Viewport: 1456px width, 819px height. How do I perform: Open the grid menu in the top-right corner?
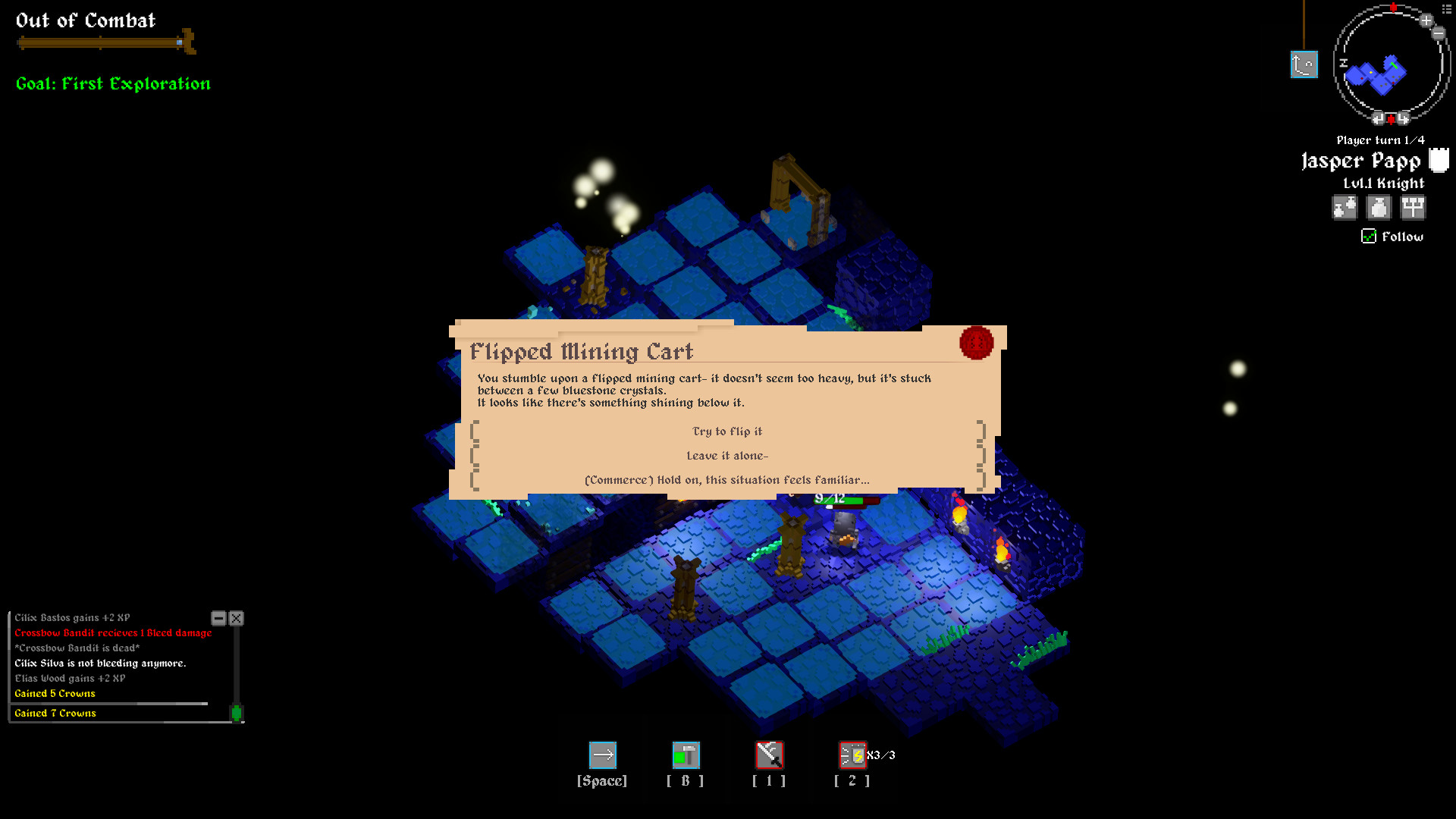click(1446, 8)
